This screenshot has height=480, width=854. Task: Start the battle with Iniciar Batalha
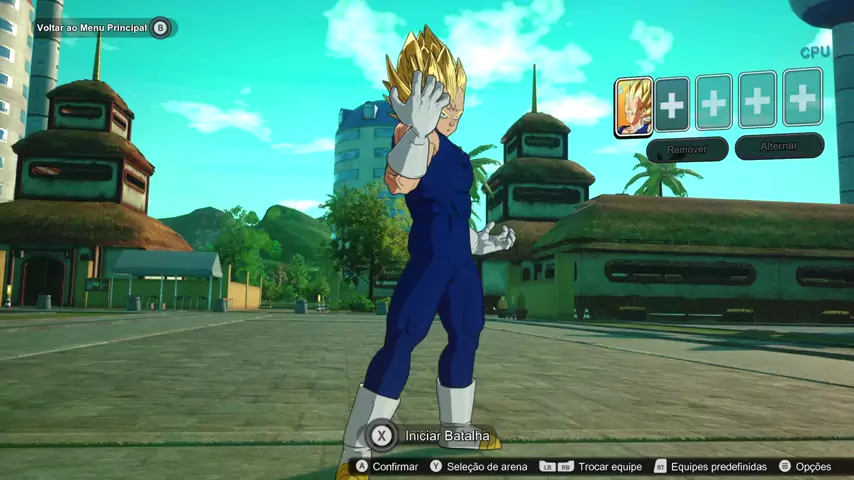[x=432, y=435]
